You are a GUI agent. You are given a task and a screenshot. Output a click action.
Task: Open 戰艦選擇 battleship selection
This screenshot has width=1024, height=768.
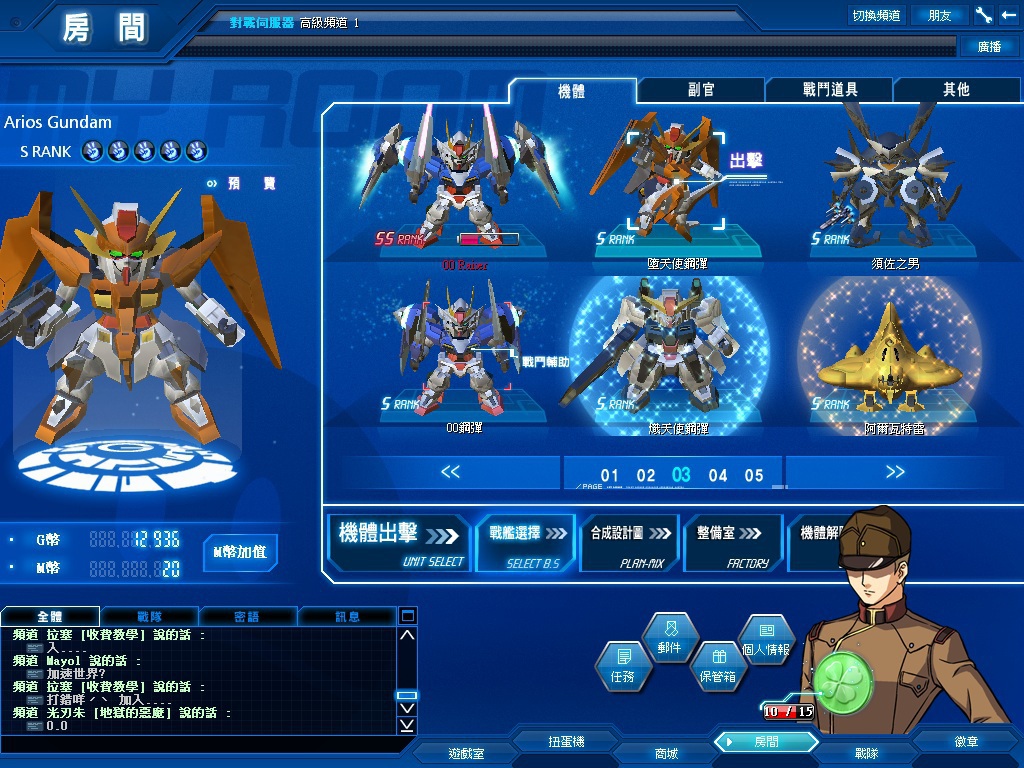coord(527,543)
